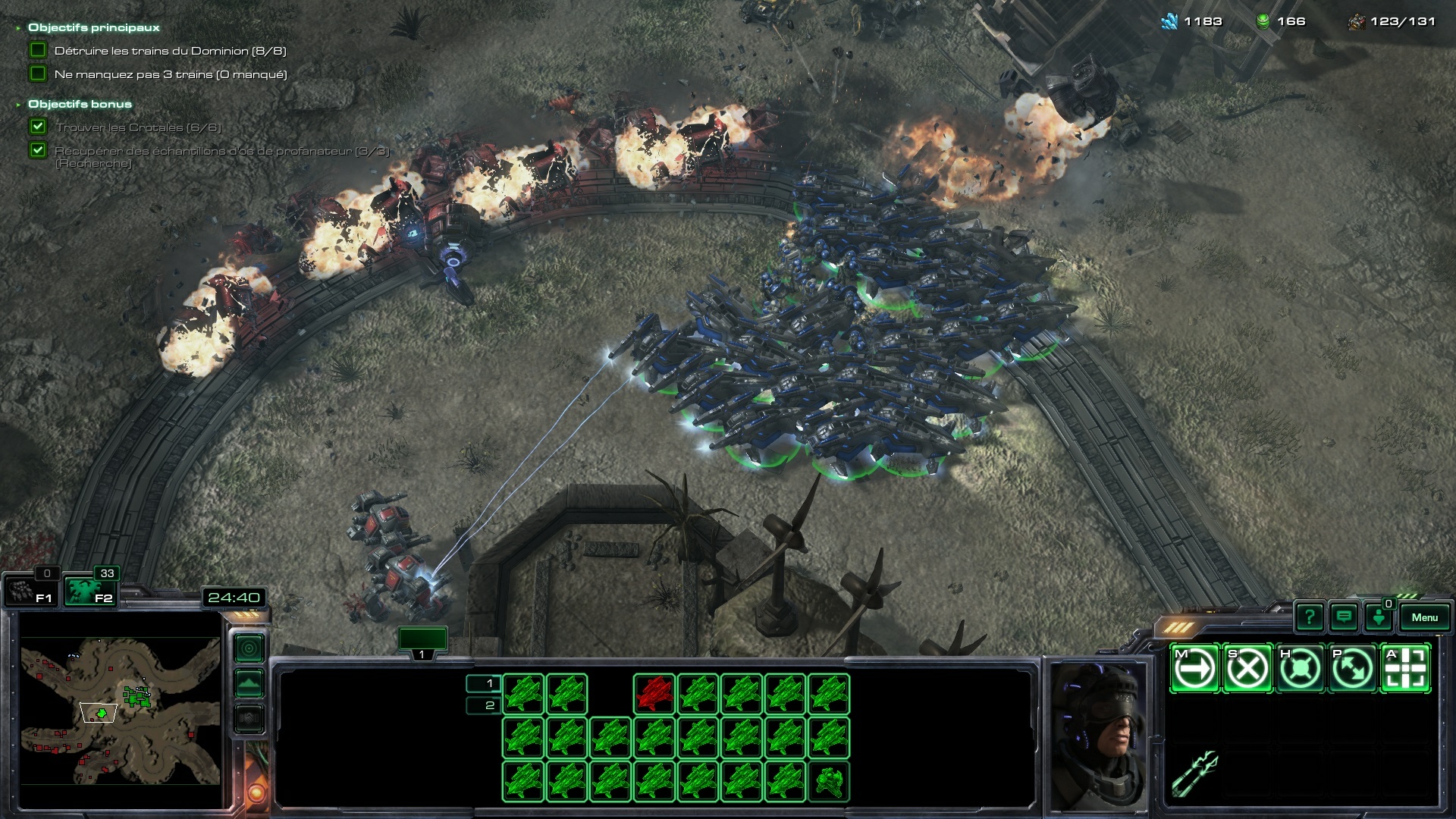Open the game Menu
Screen dimensions: 1456x819
(1424, 617)
